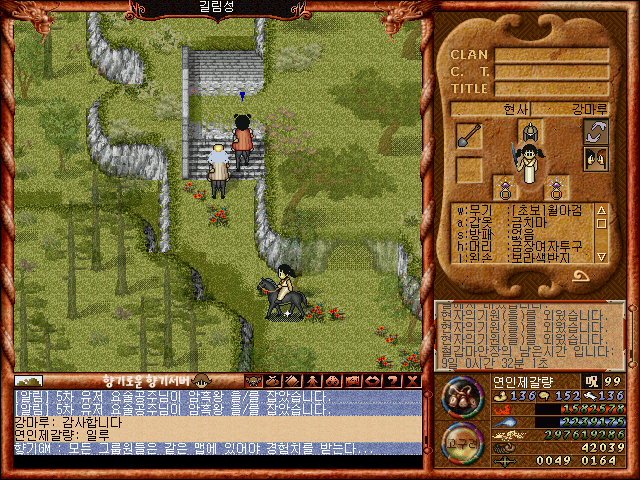This screenshot has height=480, width=640.
Task: Select the 무기 weapon row in equipment list
Action: tap(522, 210)
